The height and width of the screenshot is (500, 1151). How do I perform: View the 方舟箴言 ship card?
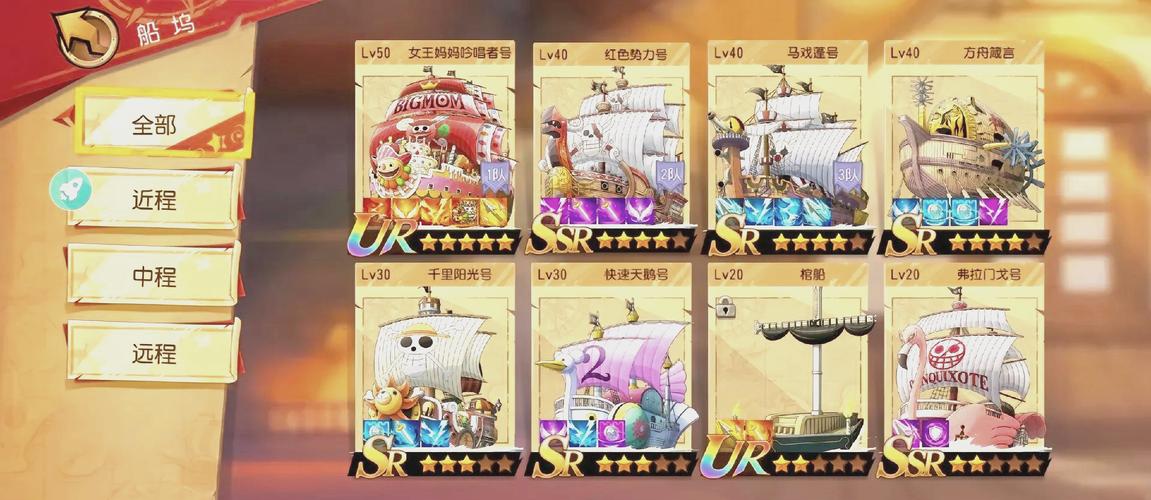pos(964,145)
